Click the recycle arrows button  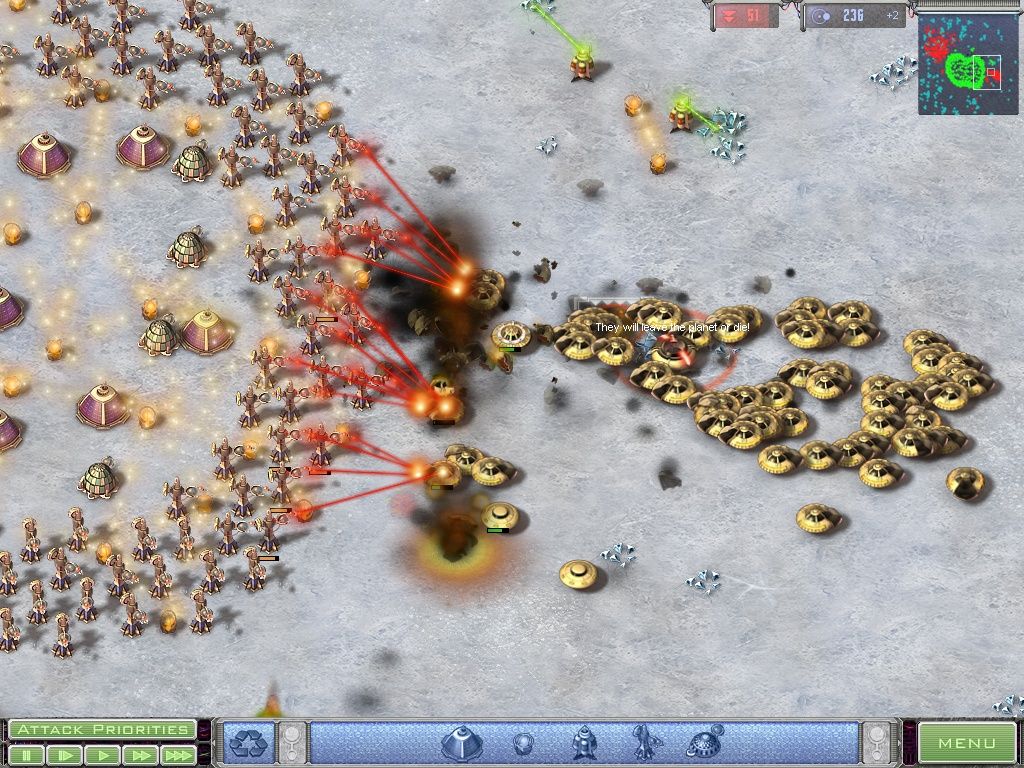click(245, 743)
